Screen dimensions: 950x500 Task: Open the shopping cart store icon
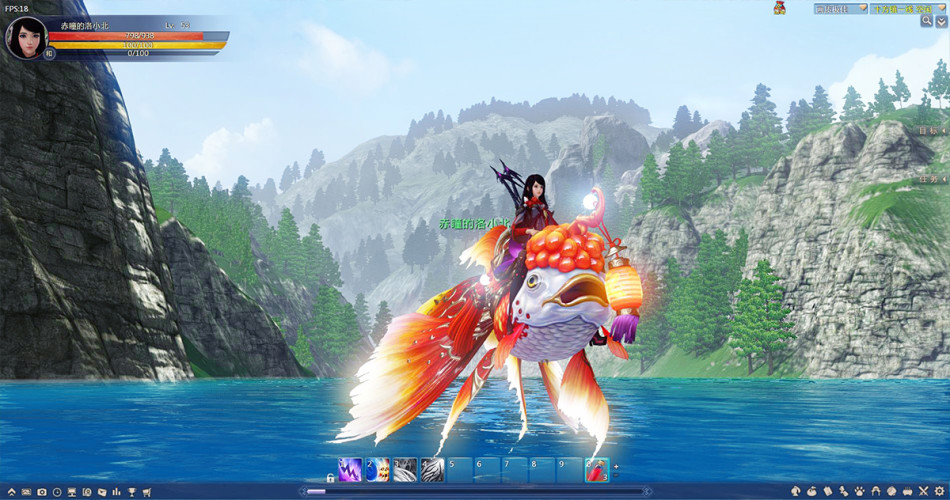[x=147, y=492]
